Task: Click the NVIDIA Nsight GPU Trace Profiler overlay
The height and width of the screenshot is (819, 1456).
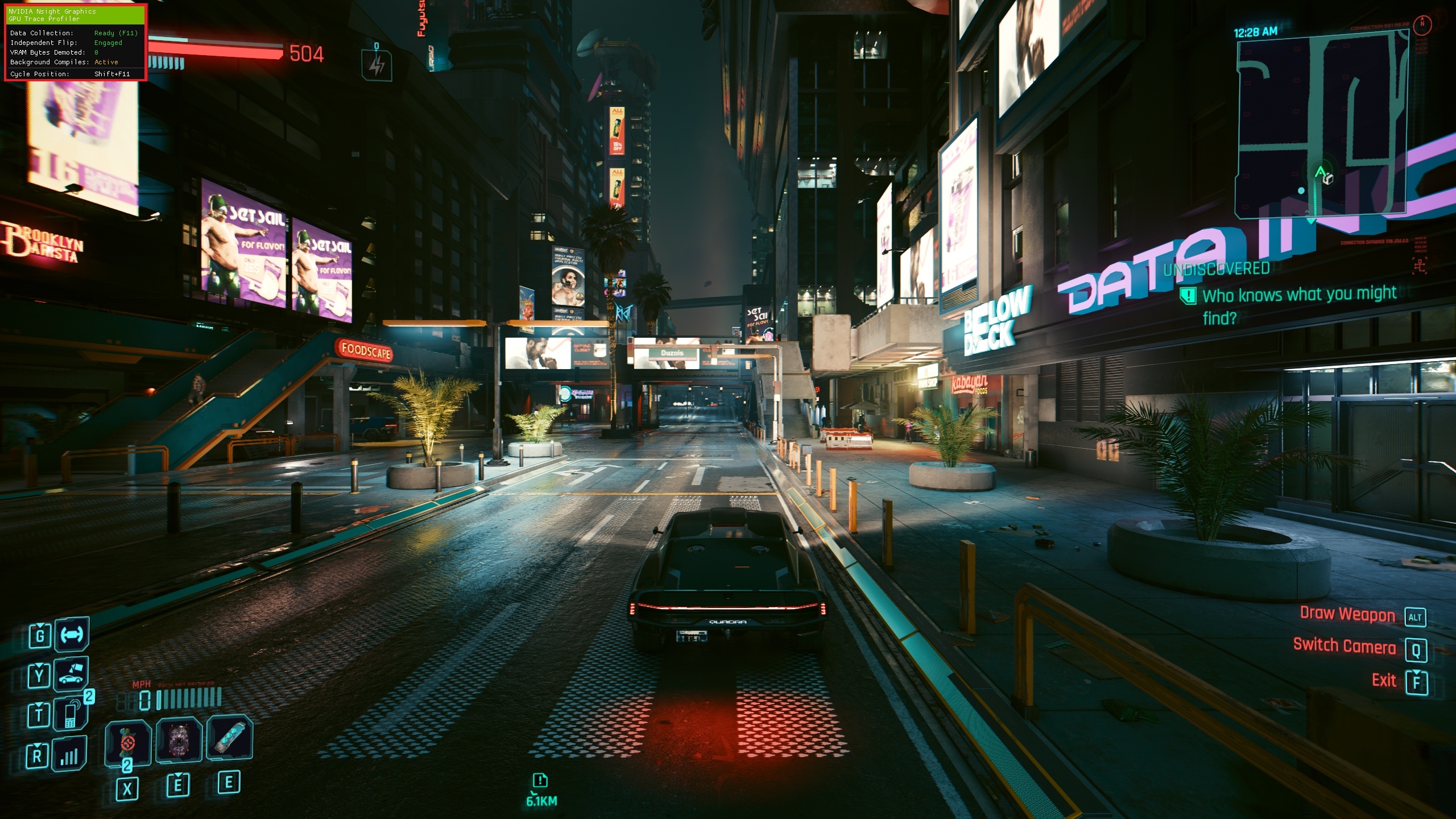Action: (x=76, y=43)
